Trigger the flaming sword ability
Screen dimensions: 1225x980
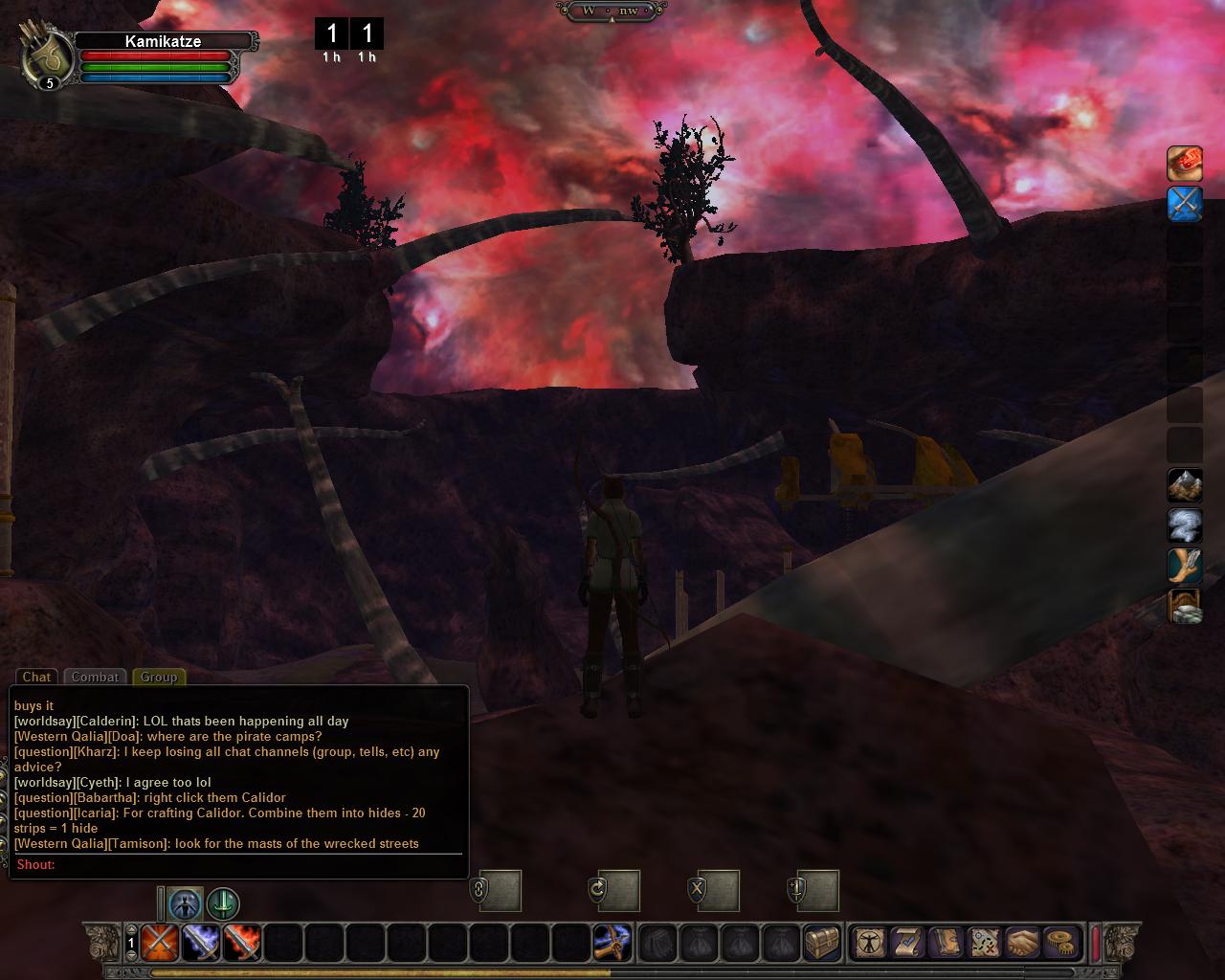click(x=242, y=943)
